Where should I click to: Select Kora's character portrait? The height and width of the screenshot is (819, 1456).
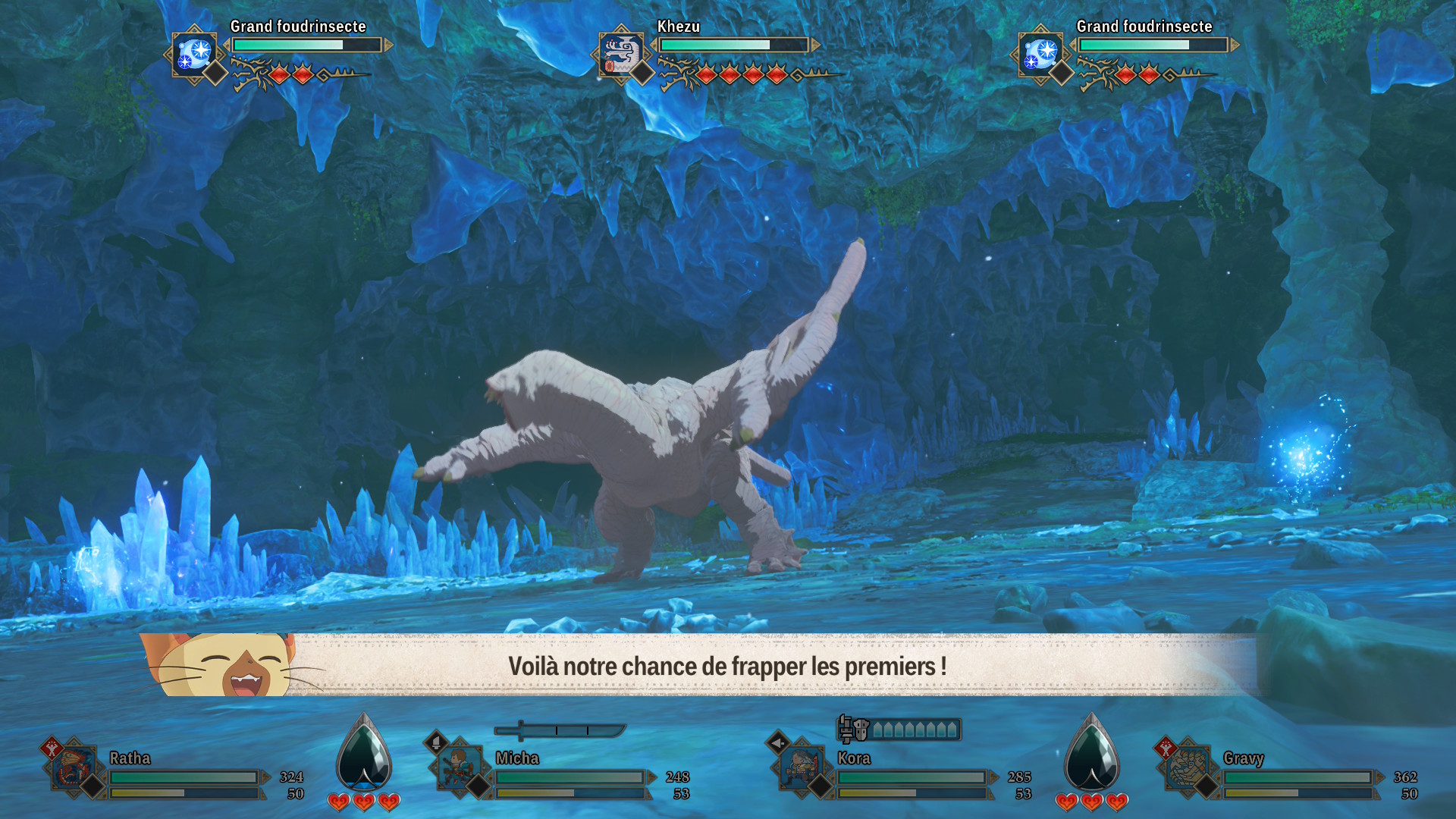[802, 767]
